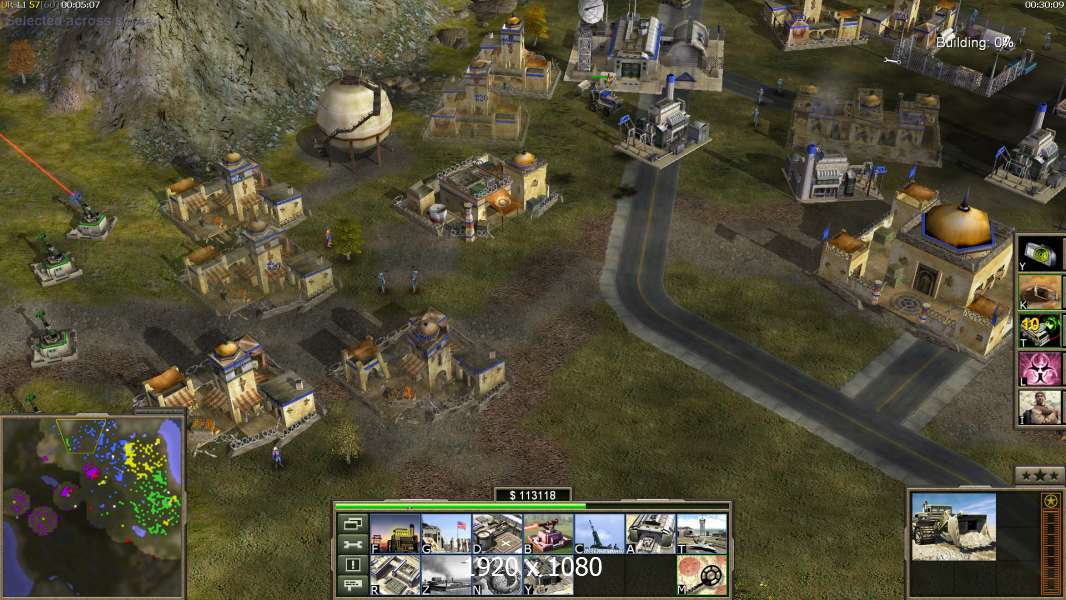Open the three-star general's powers button

(x=1039, y=475)
